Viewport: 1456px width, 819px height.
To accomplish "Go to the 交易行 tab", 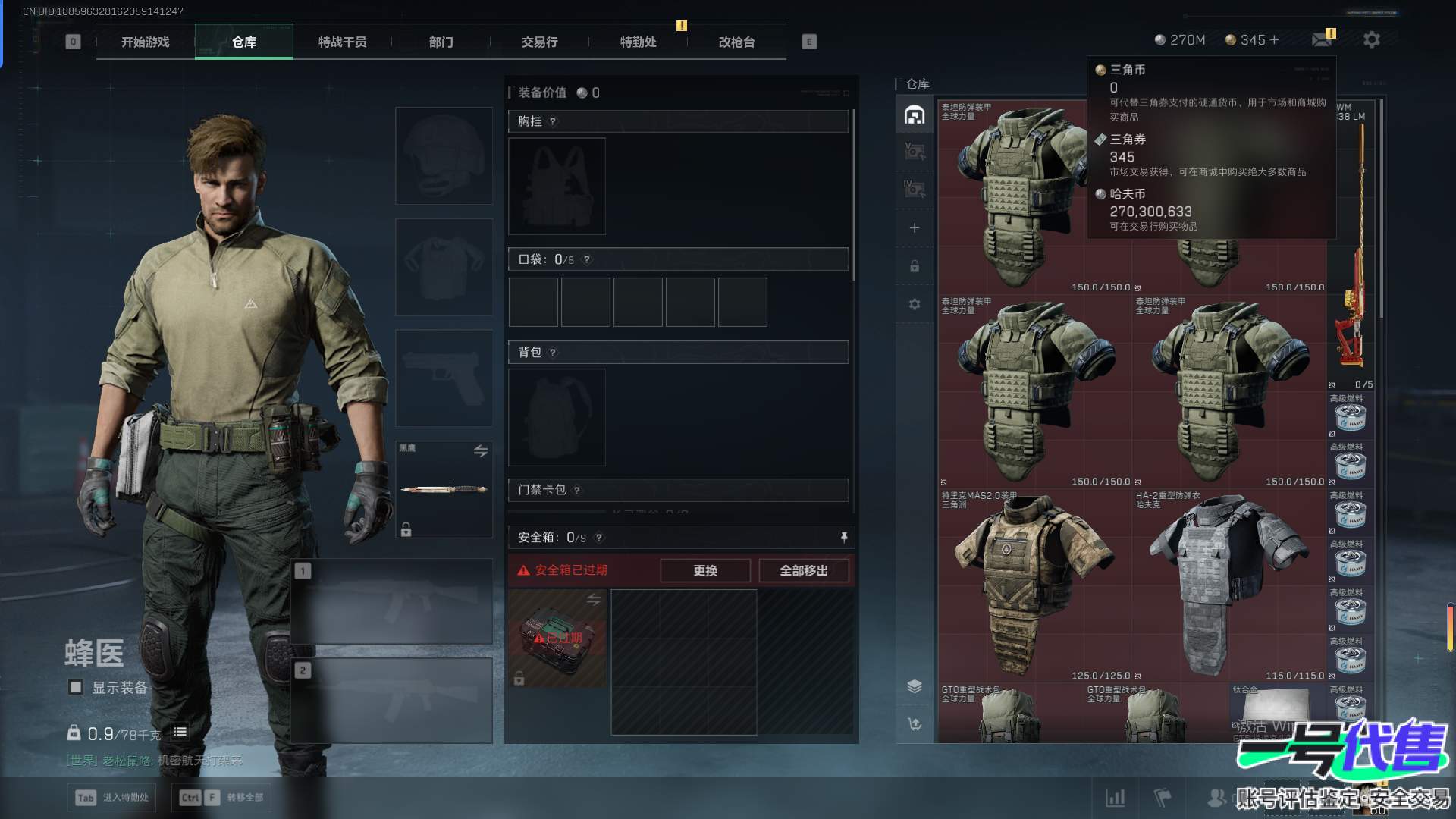I will coord(539,42).
